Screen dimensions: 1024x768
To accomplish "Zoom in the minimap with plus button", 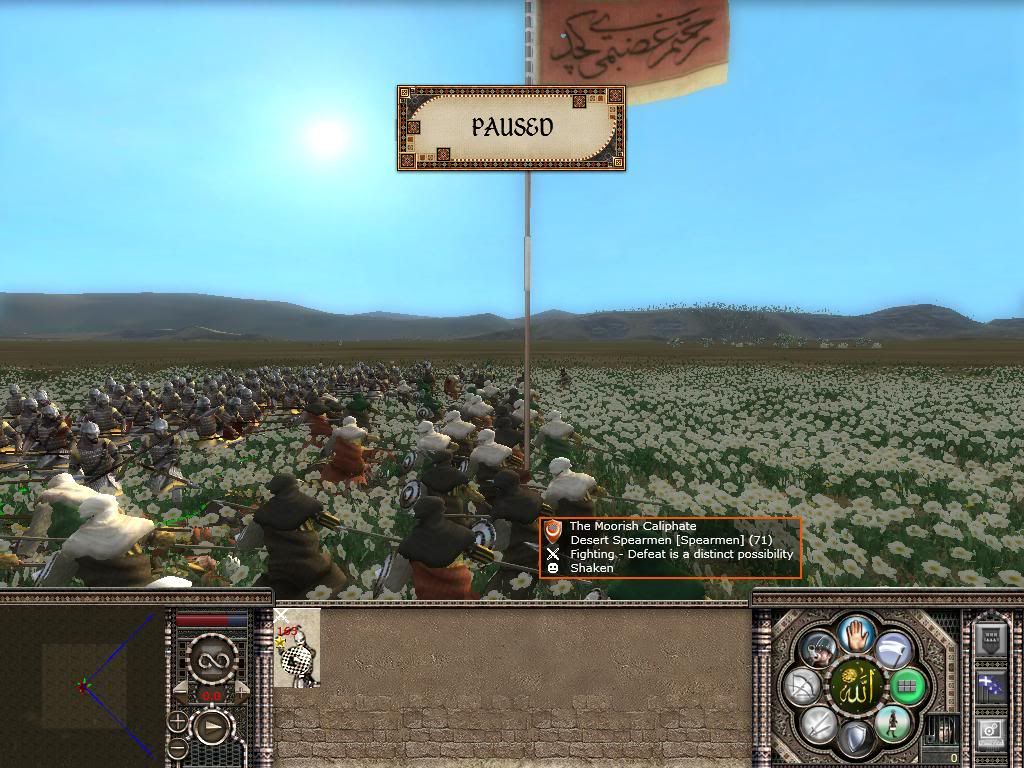I will tap(177, 720).
